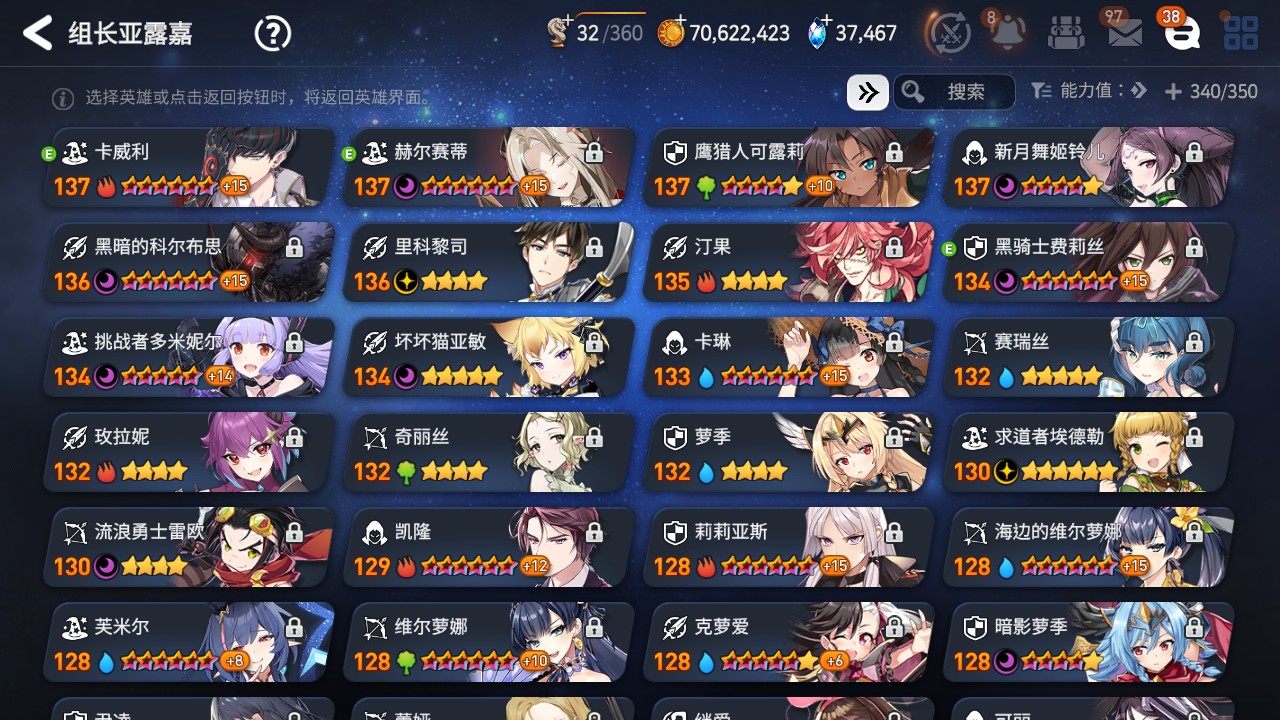Select hero 流浪勇士雷欧
Image resolution: width=1280 pixels, height=720 pixels.
[190, 547]
